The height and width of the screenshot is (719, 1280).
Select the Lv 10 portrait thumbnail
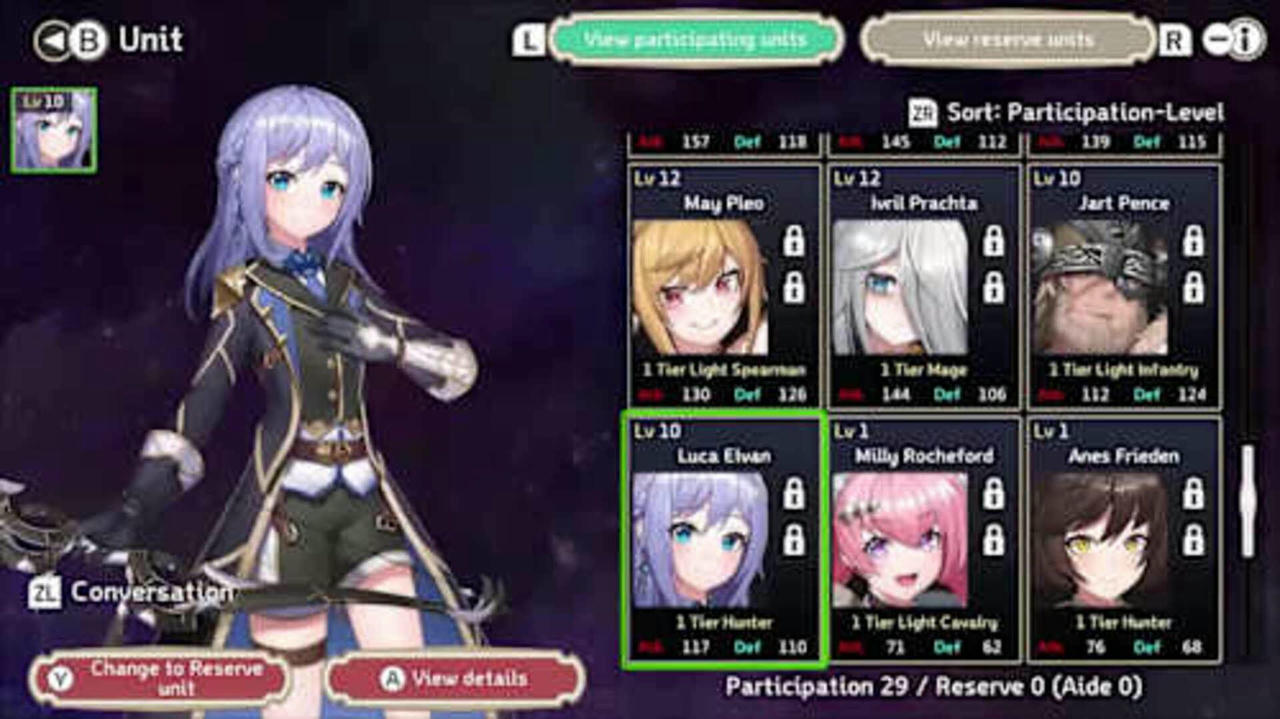pyautogui.click(x=54, y=130)
